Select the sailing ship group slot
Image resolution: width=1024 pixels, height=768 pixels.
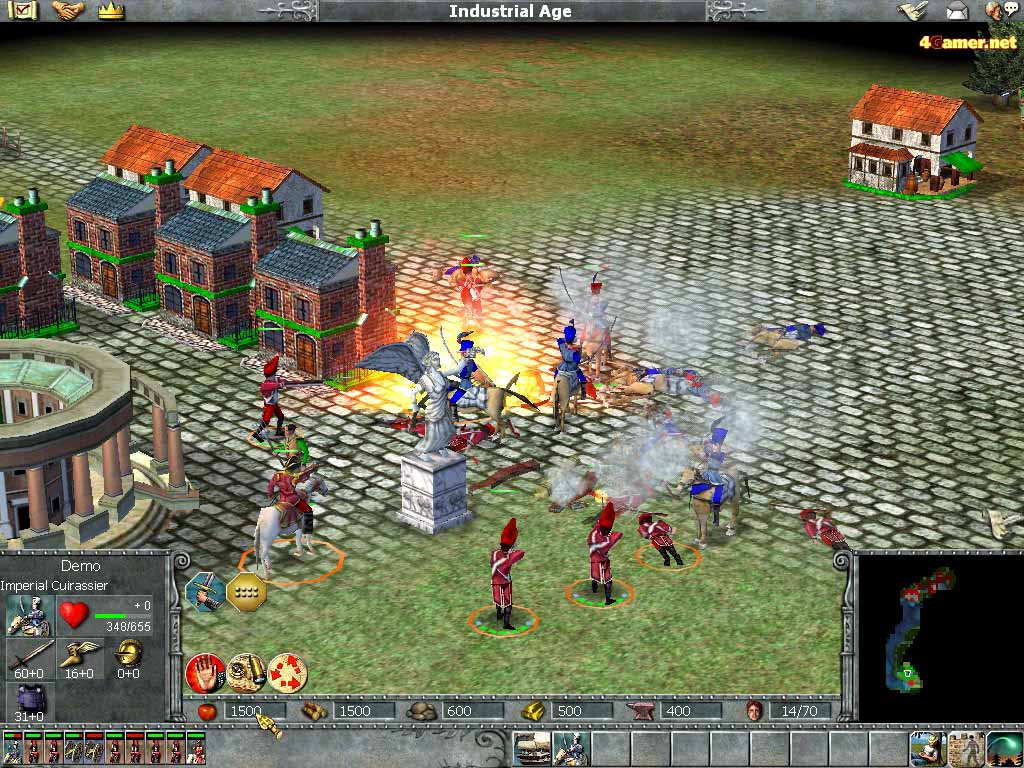532,749
